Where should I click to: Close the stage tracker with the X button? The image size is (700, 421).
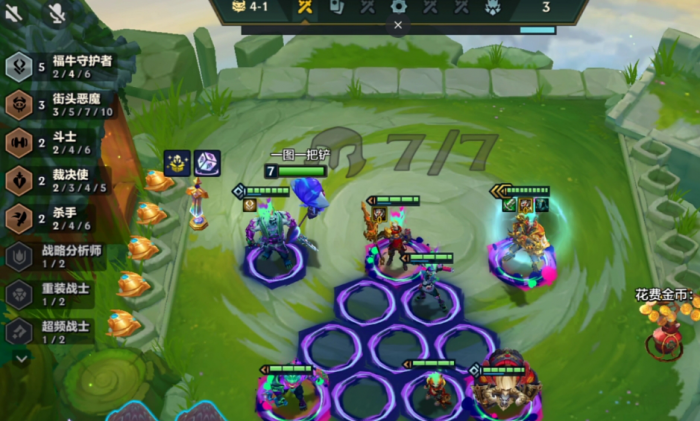(x=397, y=27)
